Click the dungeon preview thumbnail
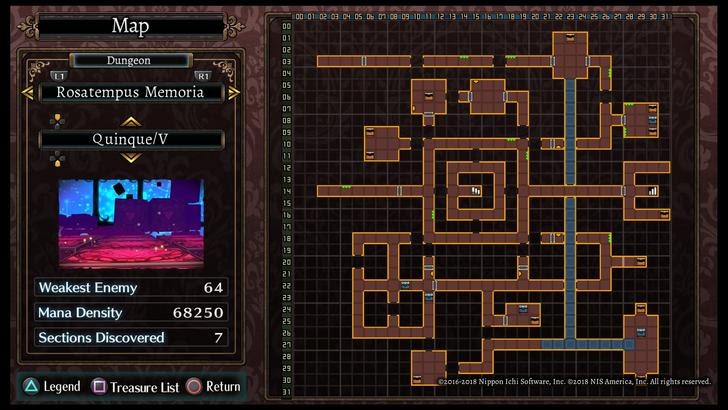The width and height of the screenshot is (728, 410). click(131, 223)
